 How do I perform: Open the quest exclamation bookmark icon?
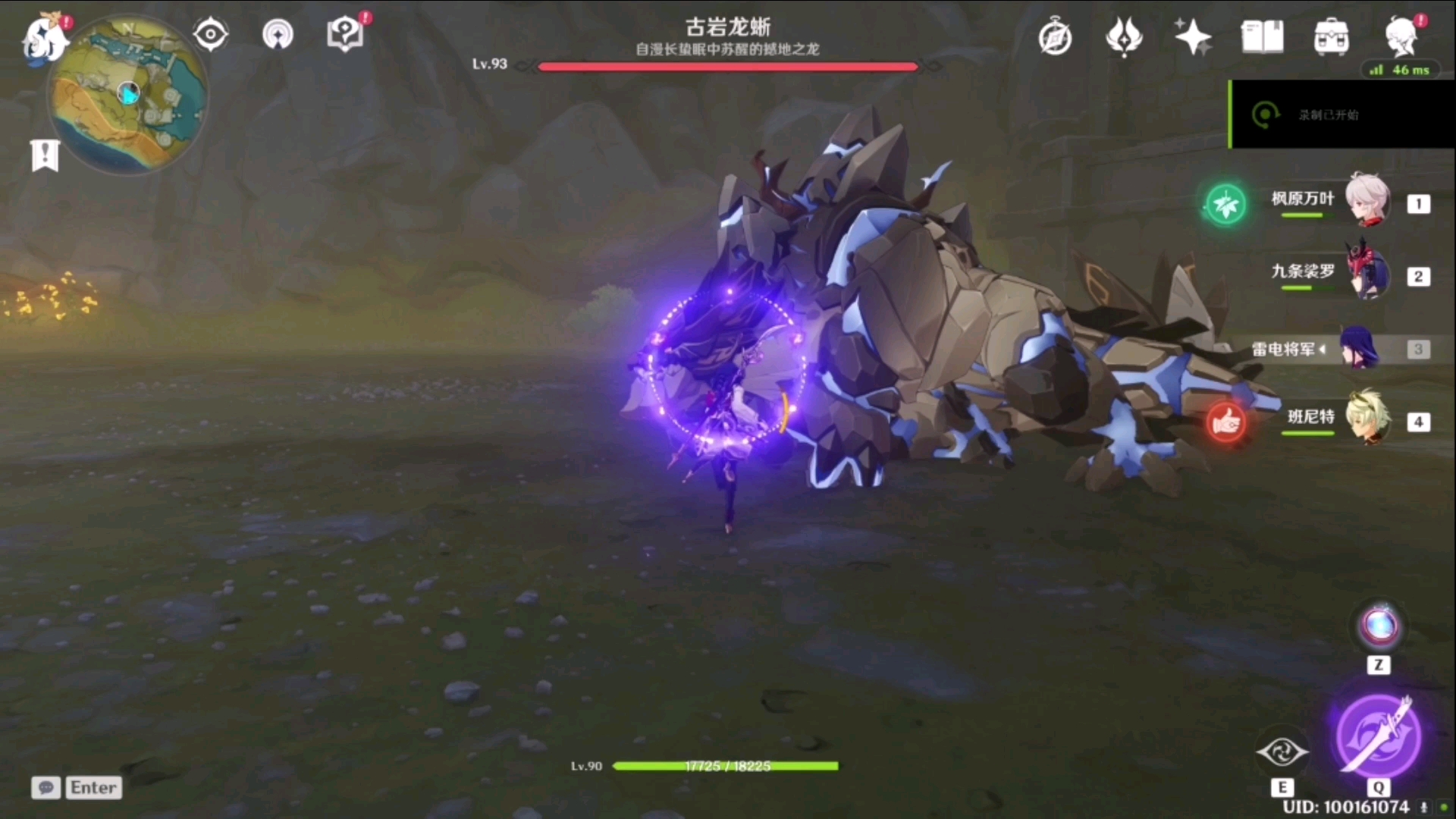coord(45,155)
